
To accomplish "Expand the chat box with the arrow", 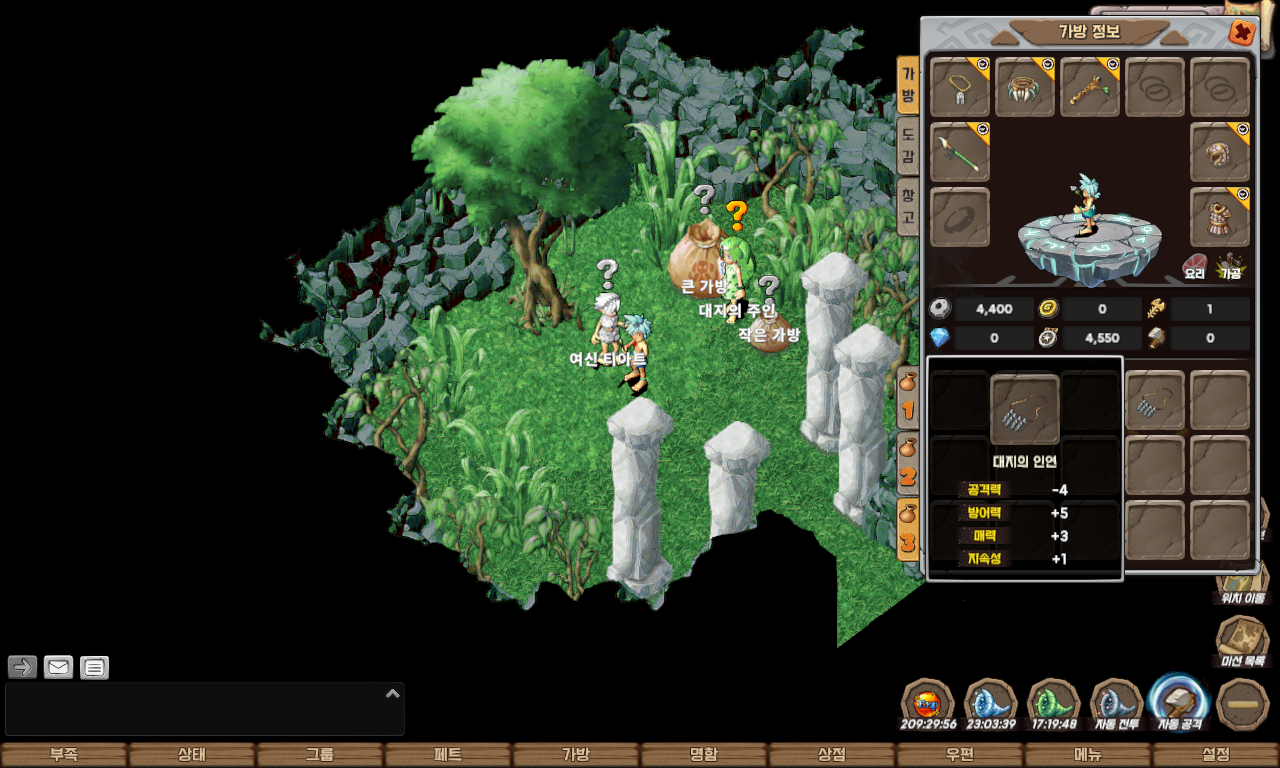I will point(393,693).
